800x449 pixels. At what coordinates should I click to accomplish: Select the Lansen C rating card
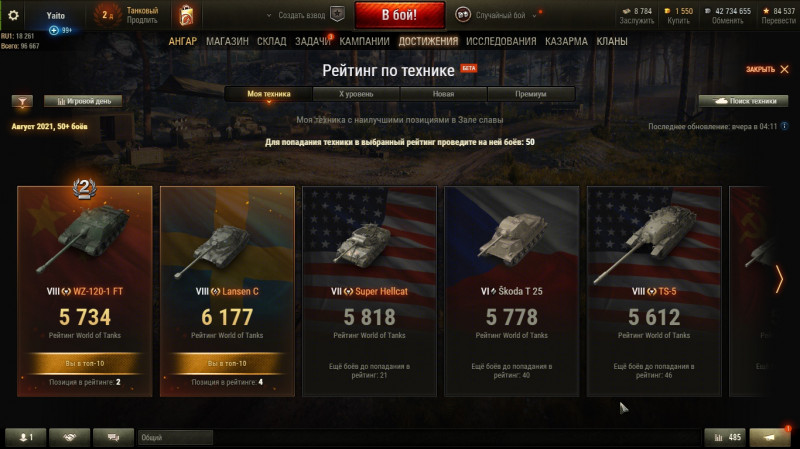click(x=227, y=290)
